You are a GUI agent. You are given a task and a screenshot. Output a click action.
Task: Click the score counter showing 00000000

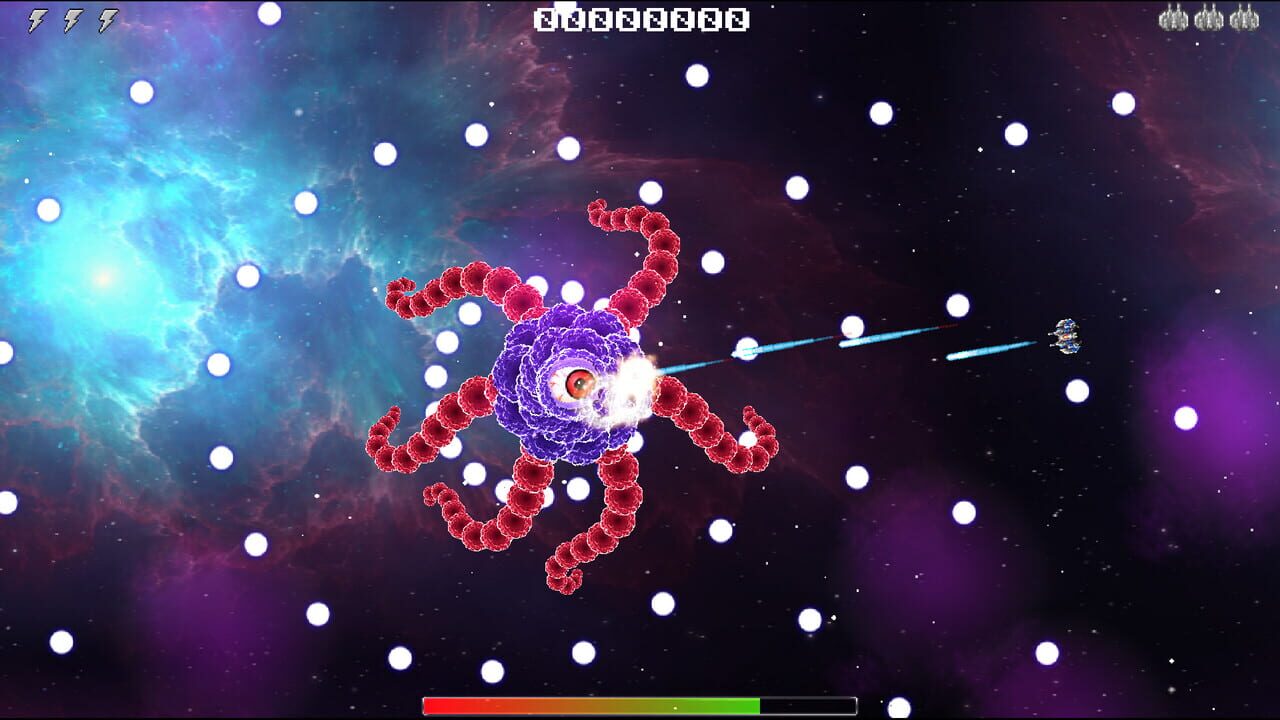(640, 17)
